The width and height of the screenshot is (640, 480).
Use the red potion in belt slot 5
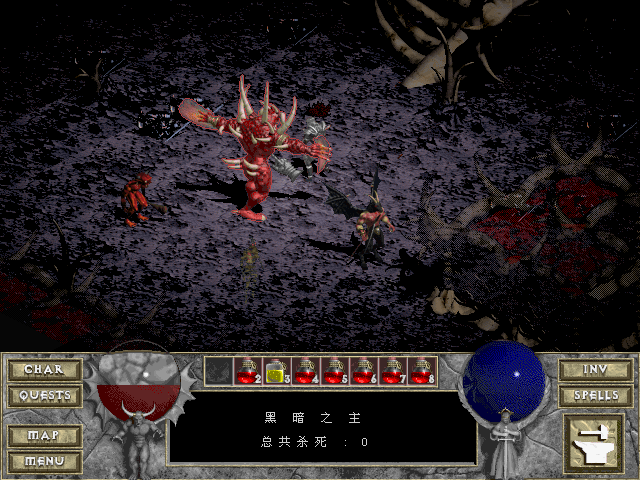(334, 371)
